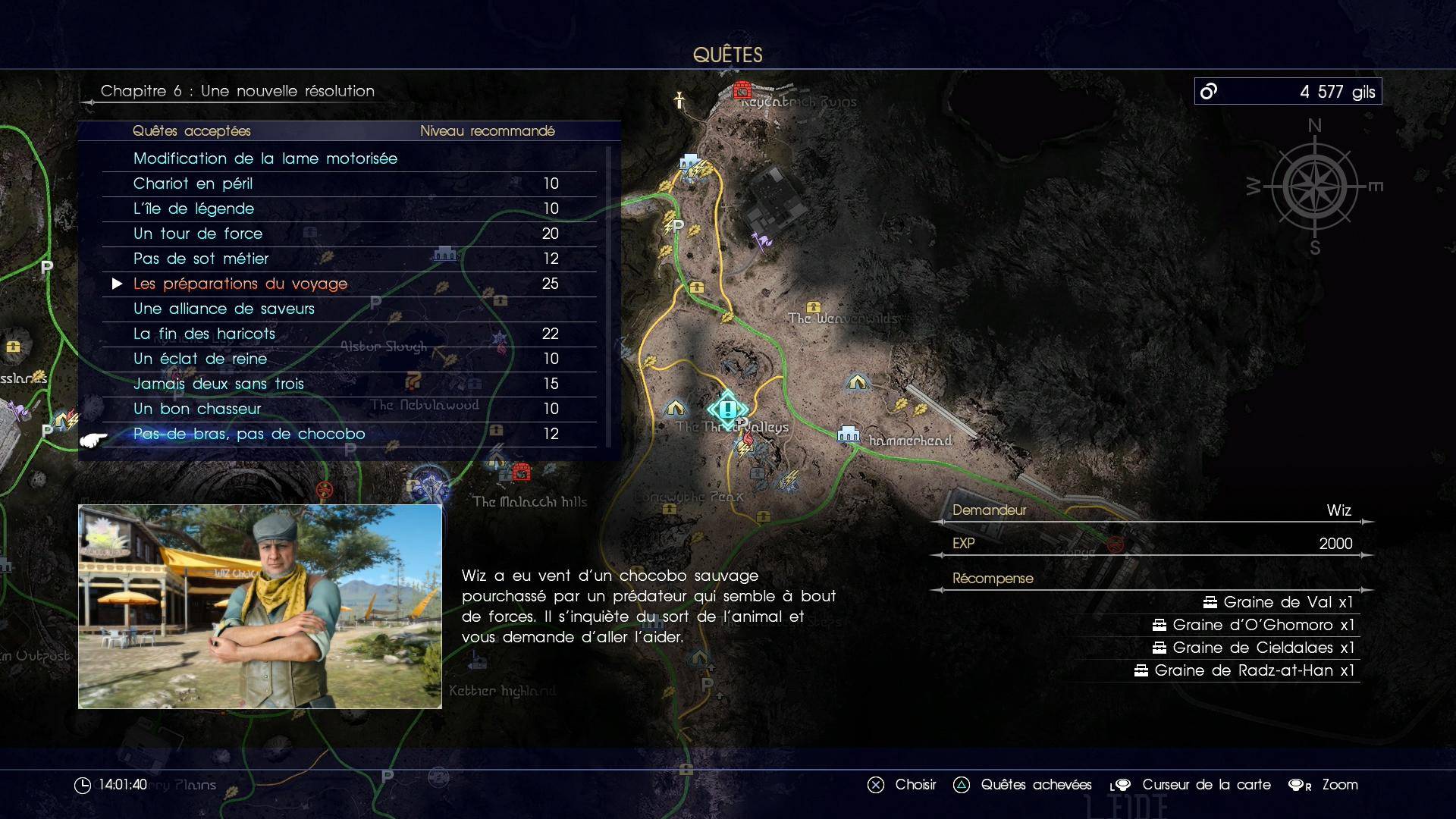This screenshot has height=819, width=1456.
Task: Choose Jamais deux sans trois quest
Action: click(218, 384)
